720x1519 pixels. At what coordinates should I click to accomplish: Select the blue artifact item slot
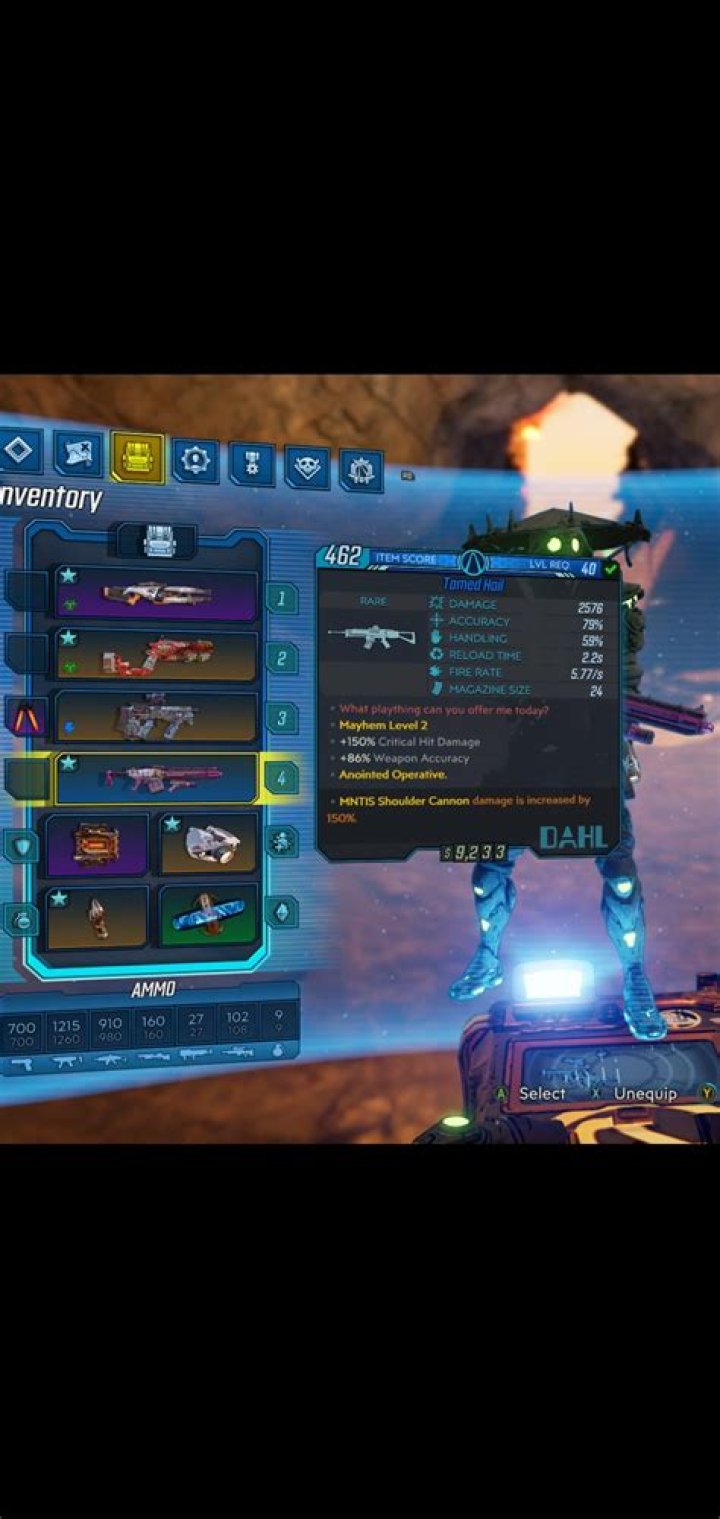tap(208, 916)
